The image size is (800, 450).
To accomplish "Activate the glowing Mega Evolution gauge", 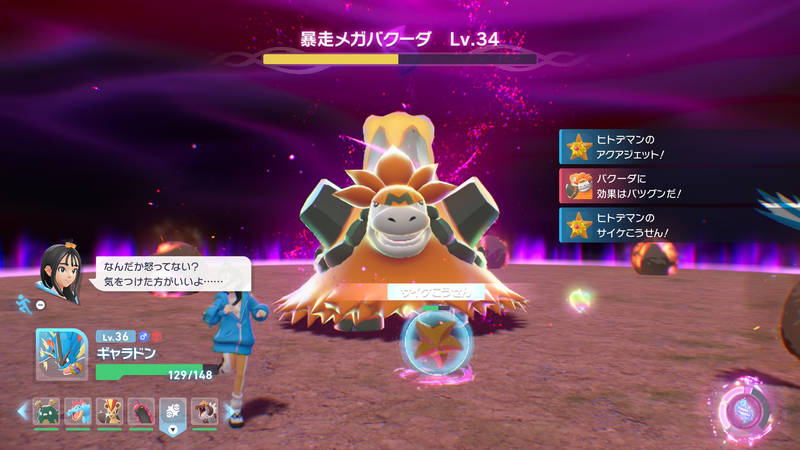I will point(745,408).
